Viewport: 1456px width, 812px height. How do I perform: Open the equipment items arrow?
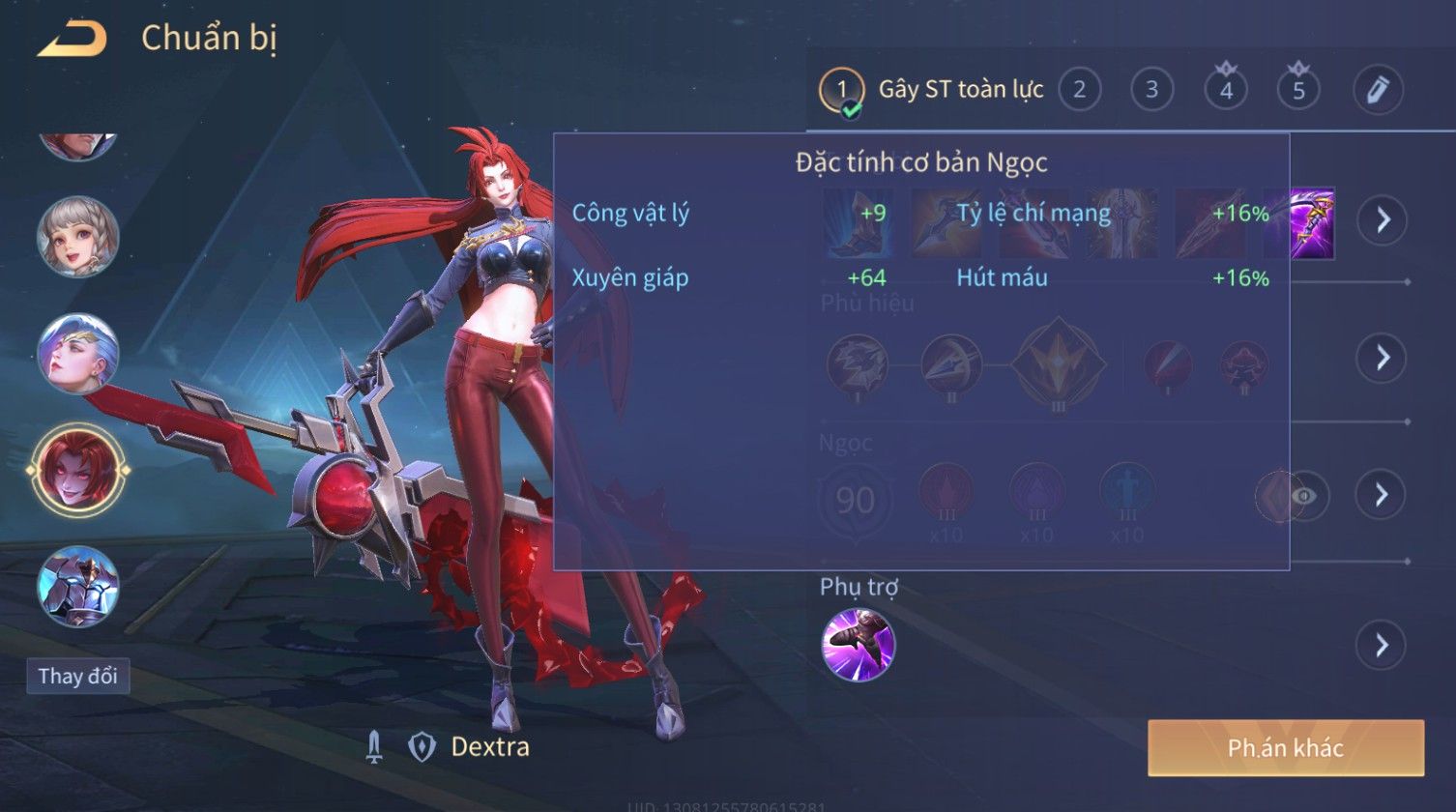pos(1382,221)
